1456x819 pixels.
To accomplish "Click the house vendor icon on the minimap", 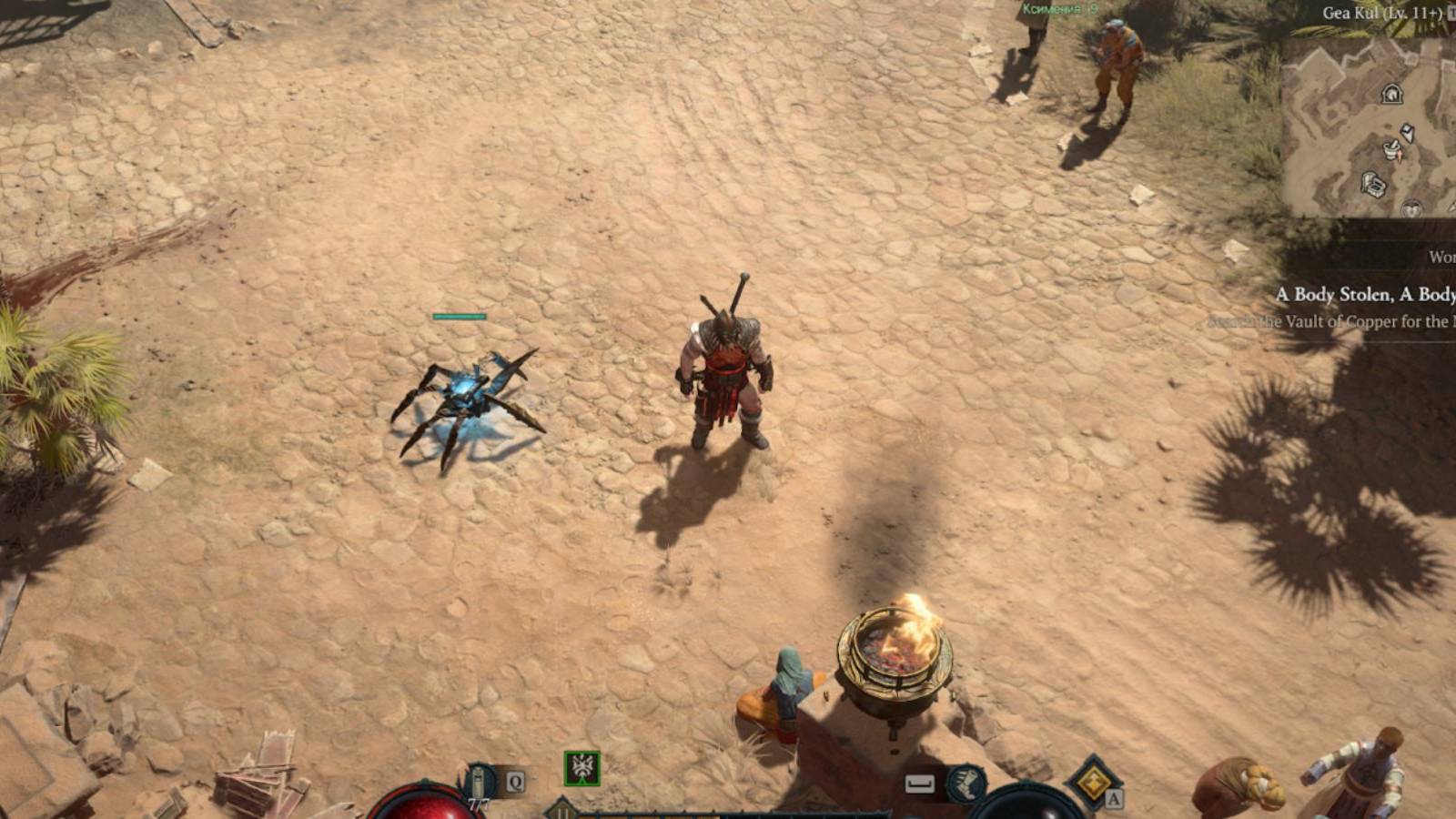I will (1392, 94).
